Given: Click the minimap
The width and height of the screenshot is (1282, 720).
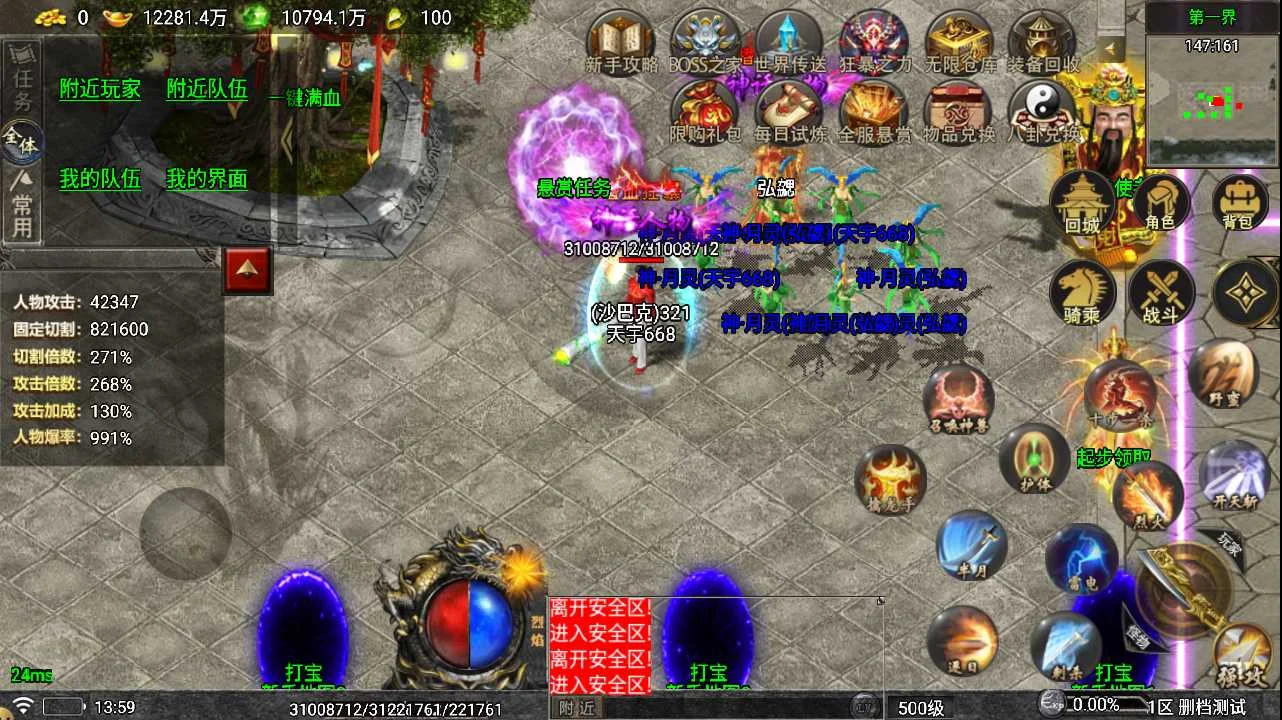Looking at the screenshot, I should pyautogui.click(x=1212, y=98).
